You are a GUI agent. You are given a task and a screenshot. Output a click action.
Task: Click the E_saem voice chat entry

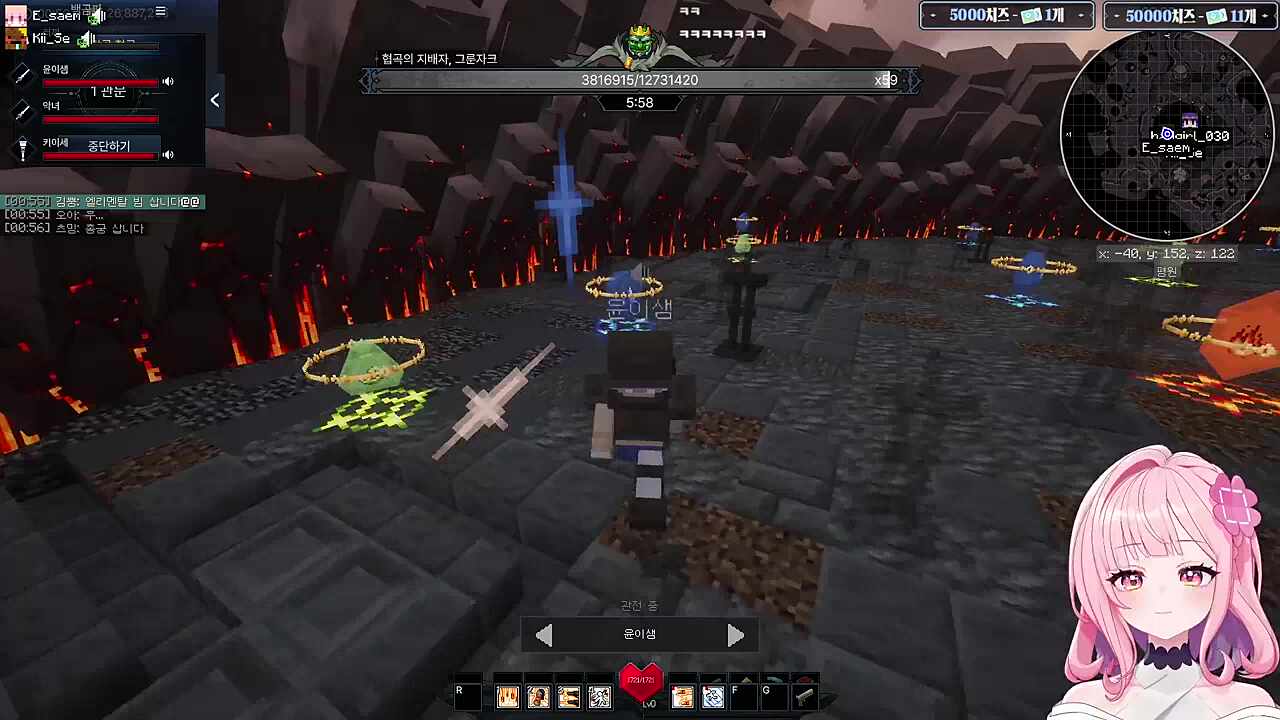[x=55, y=16]
